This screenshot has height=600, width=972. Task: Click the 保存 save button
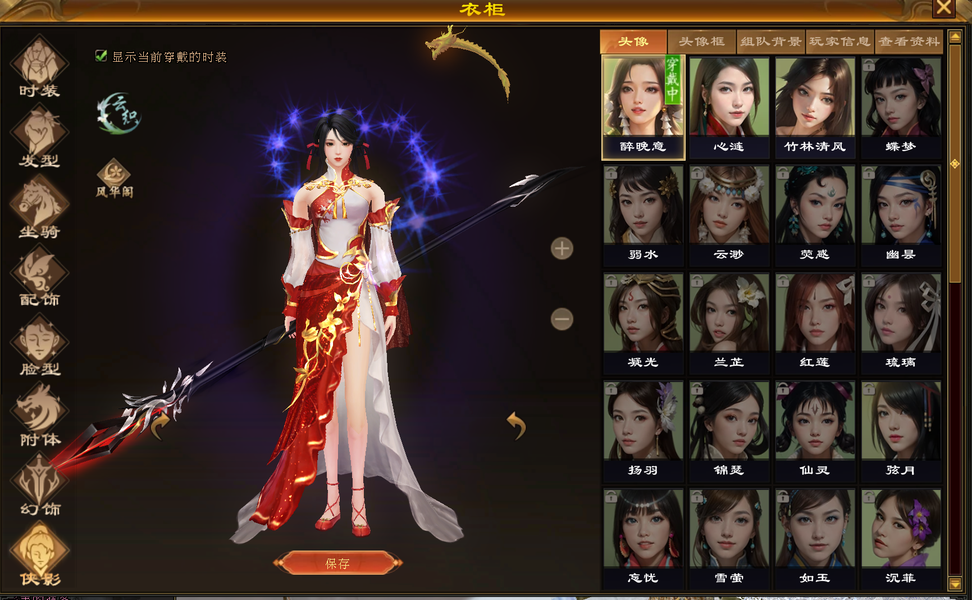[338, 563]
